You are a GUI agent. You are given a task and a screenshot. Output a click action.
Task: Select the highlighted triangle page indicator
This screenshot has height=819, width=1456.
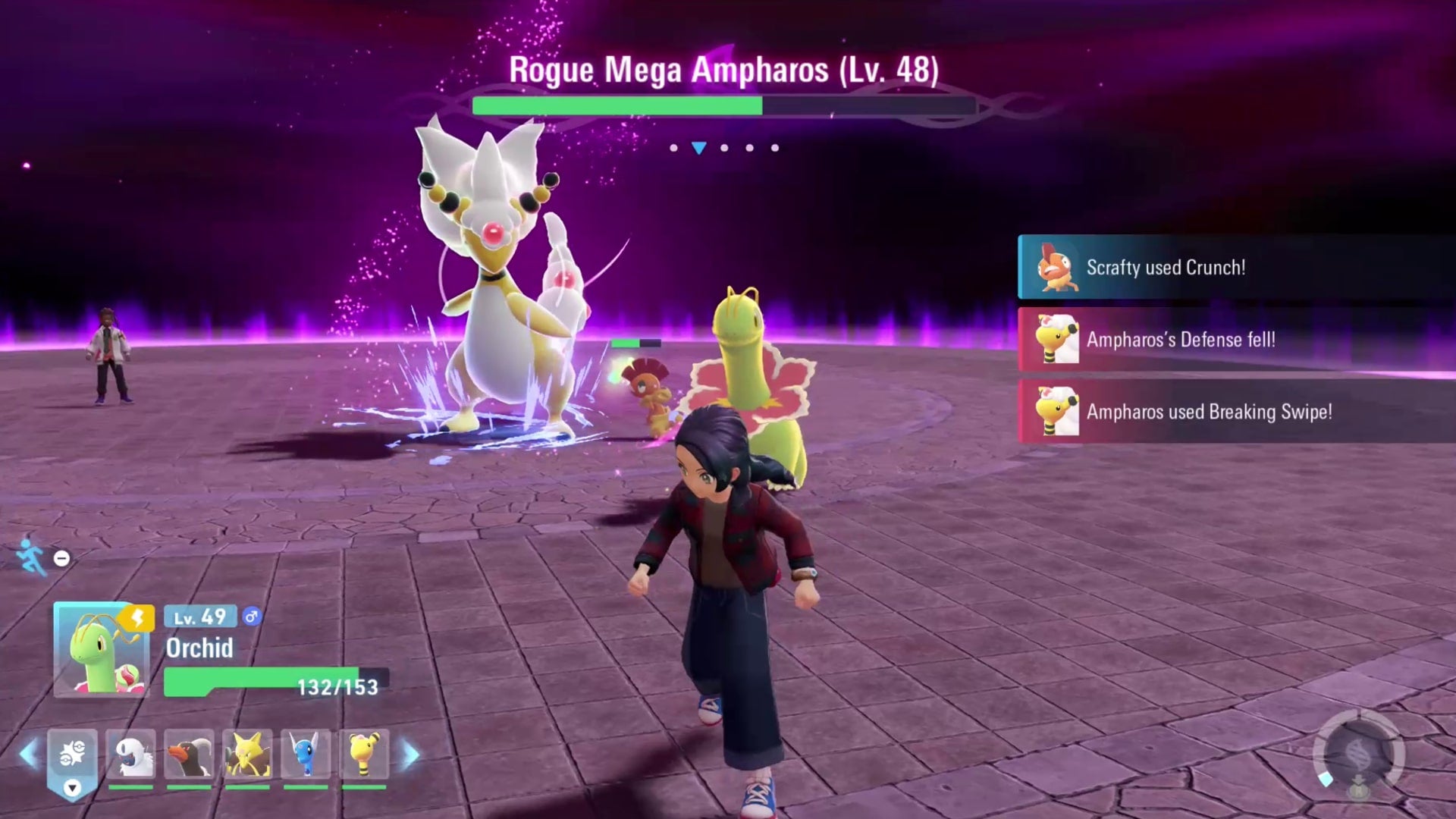click(698, 148)
